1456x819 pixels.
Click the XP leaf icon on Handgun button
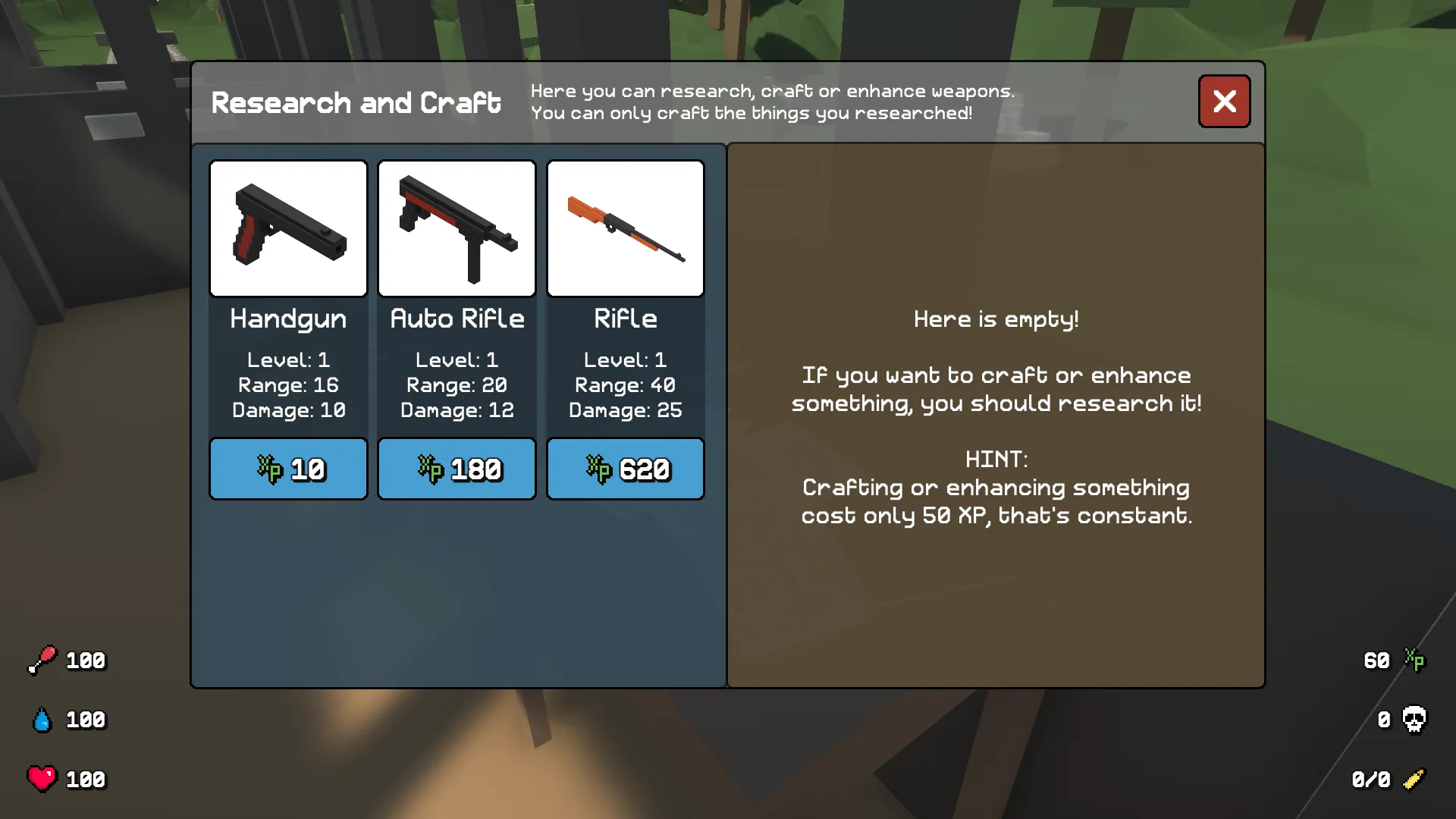[271, 469]
